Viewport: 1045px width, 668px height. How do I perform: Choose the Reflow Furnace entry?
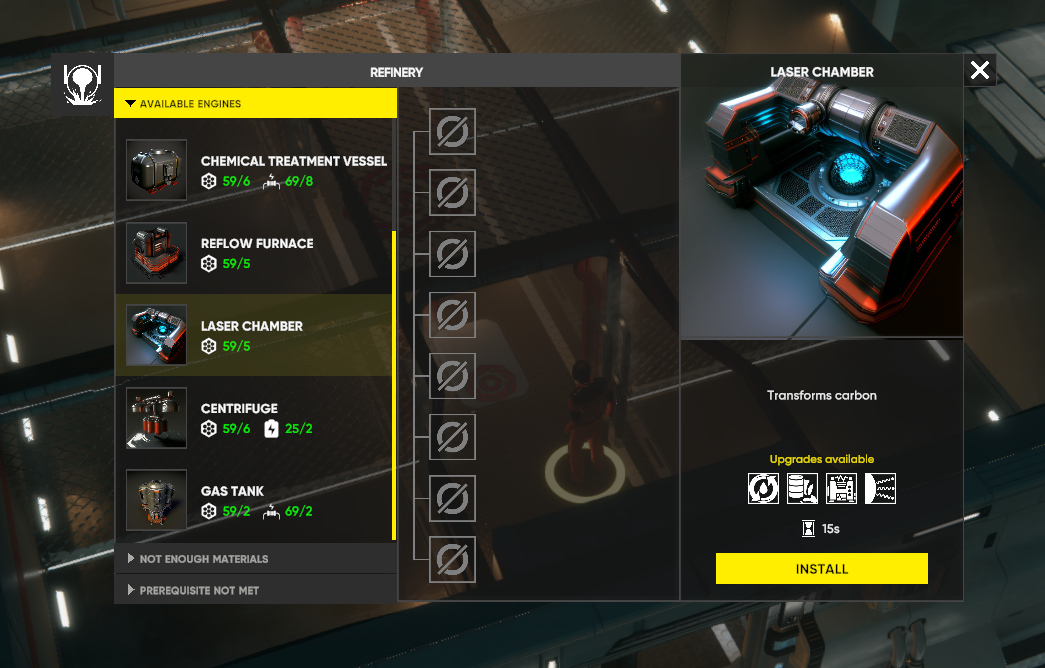click(256, 253)
